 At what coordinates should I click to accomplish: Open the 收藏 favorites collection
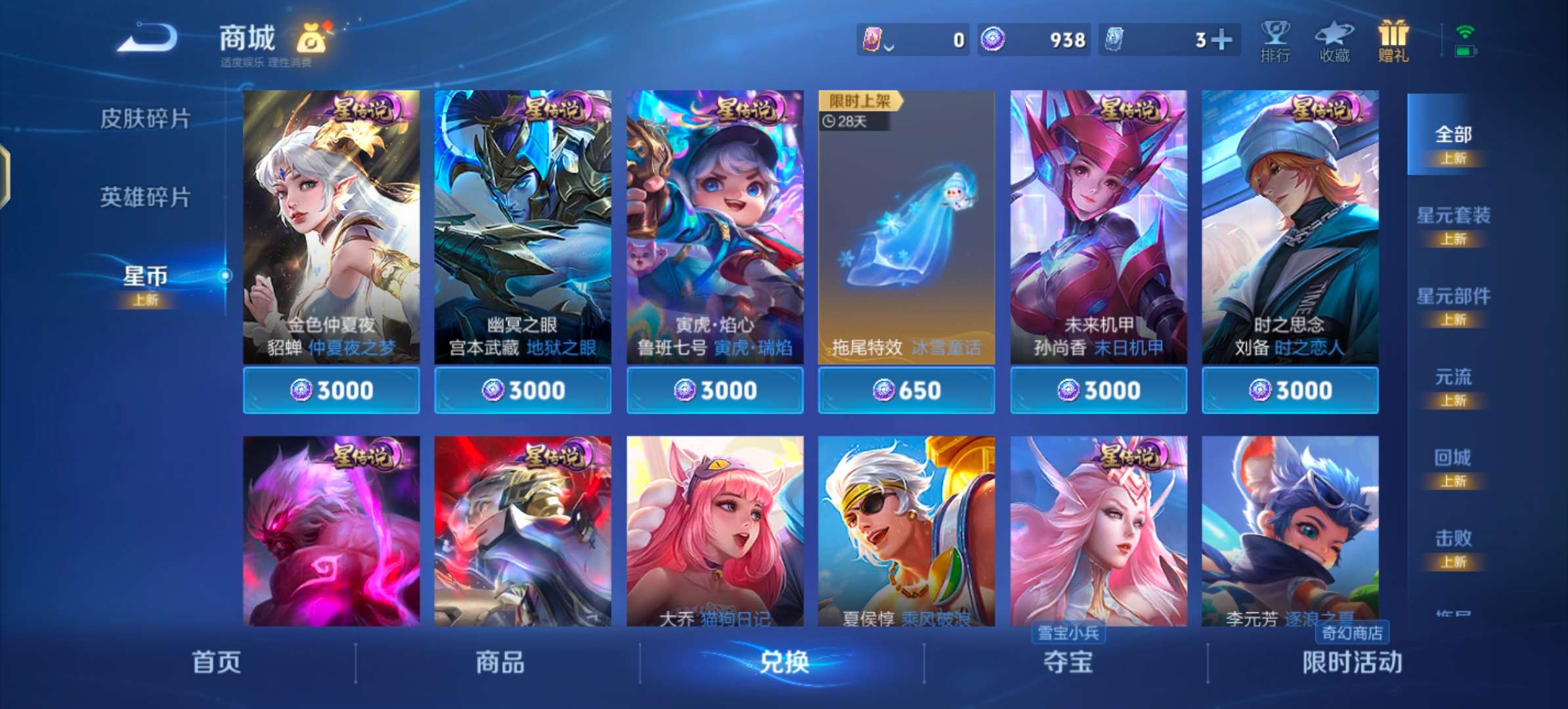pyautogui.click(x=1334, y=39)
